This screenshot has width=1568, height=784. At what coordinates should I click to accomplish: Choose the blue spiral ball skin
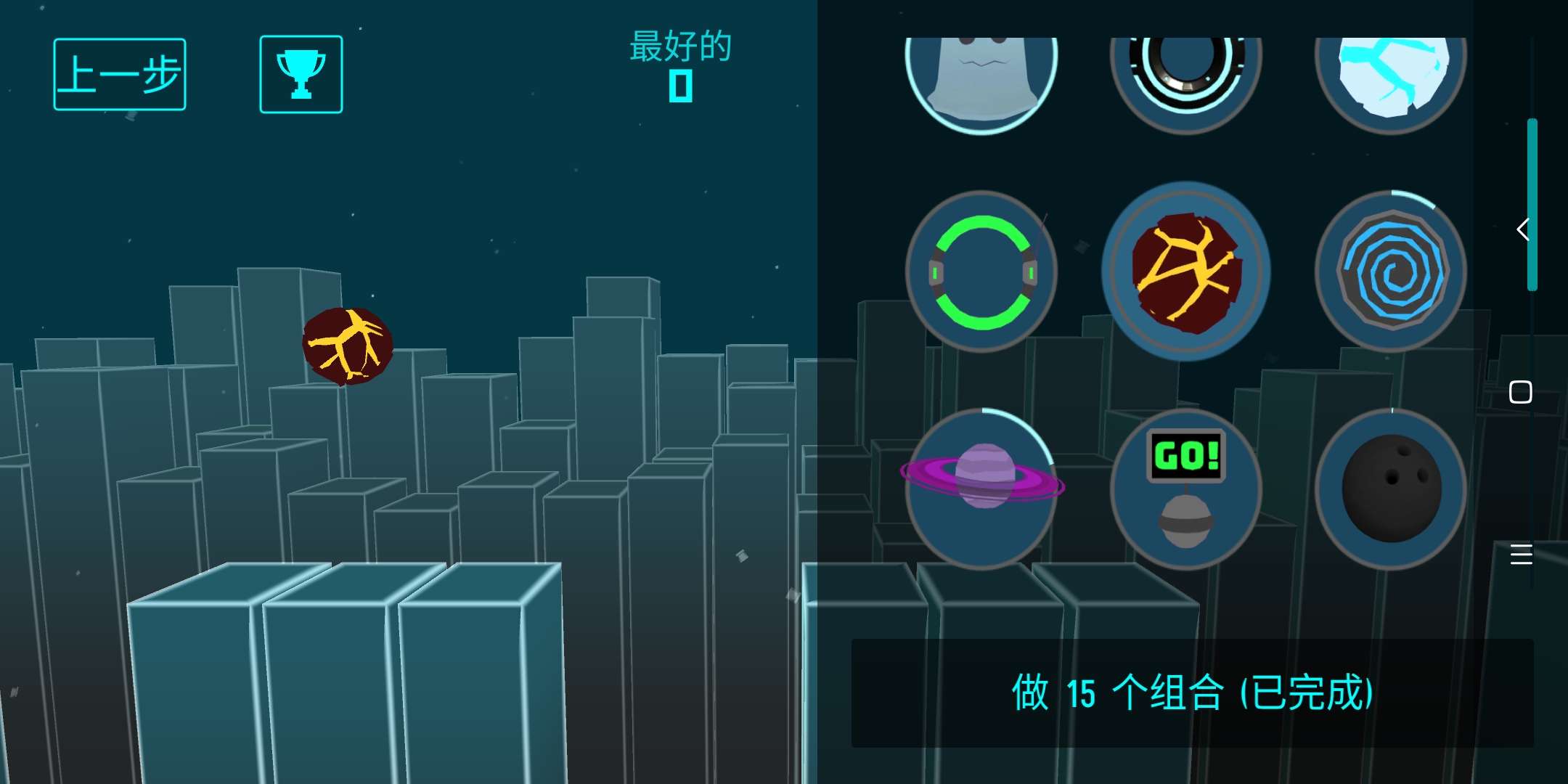coord(1391,271)
